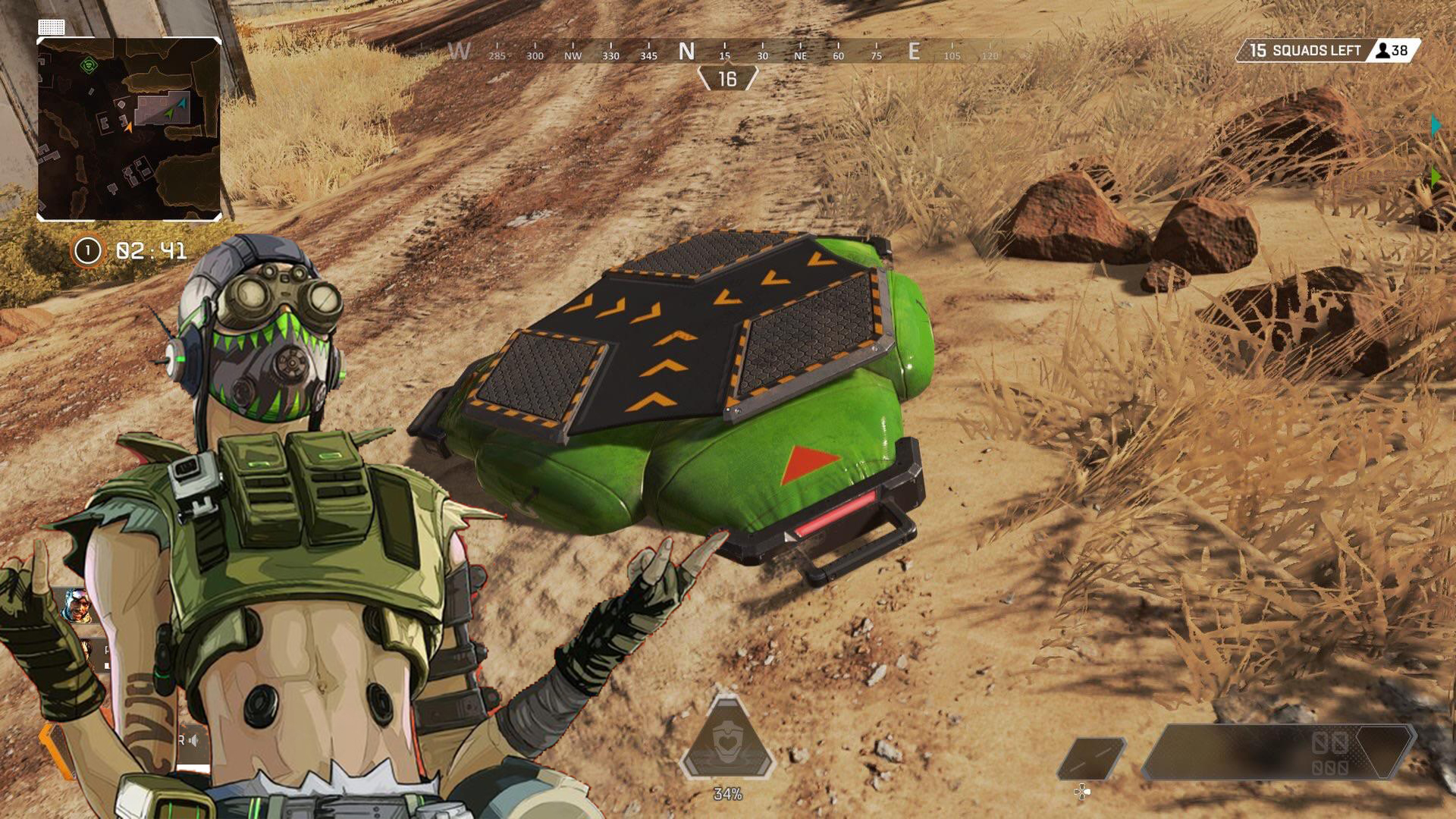Click the small ordnance slot
Screen dimensions: 1456x819
pyautogui.click(x=1090, y=758)
